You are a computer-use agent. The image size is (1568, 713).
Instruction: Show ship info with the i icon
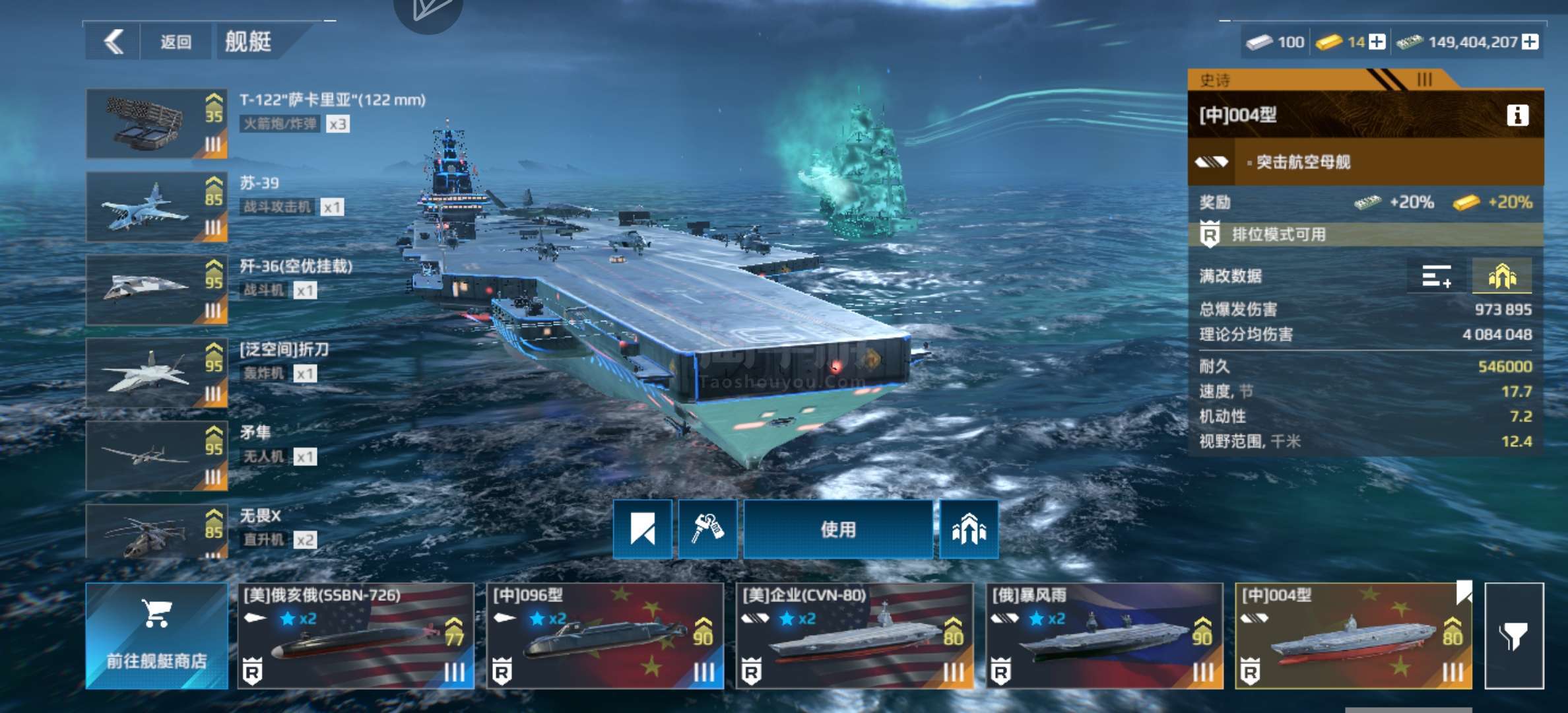coord(1517,116)
